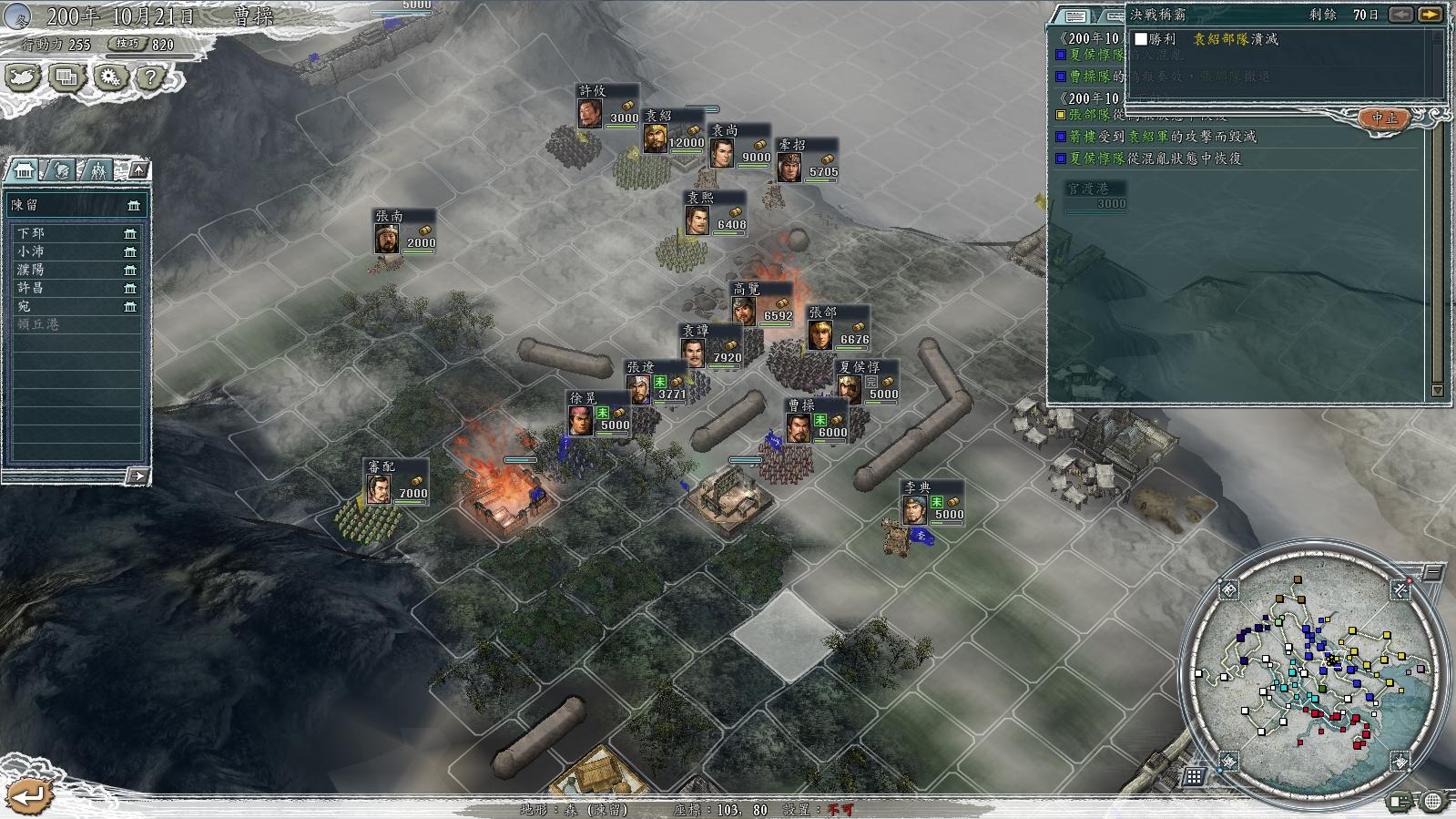Toggle the 勝利 victory condition checkbox
The image size is (1456, 819).
1141,39
